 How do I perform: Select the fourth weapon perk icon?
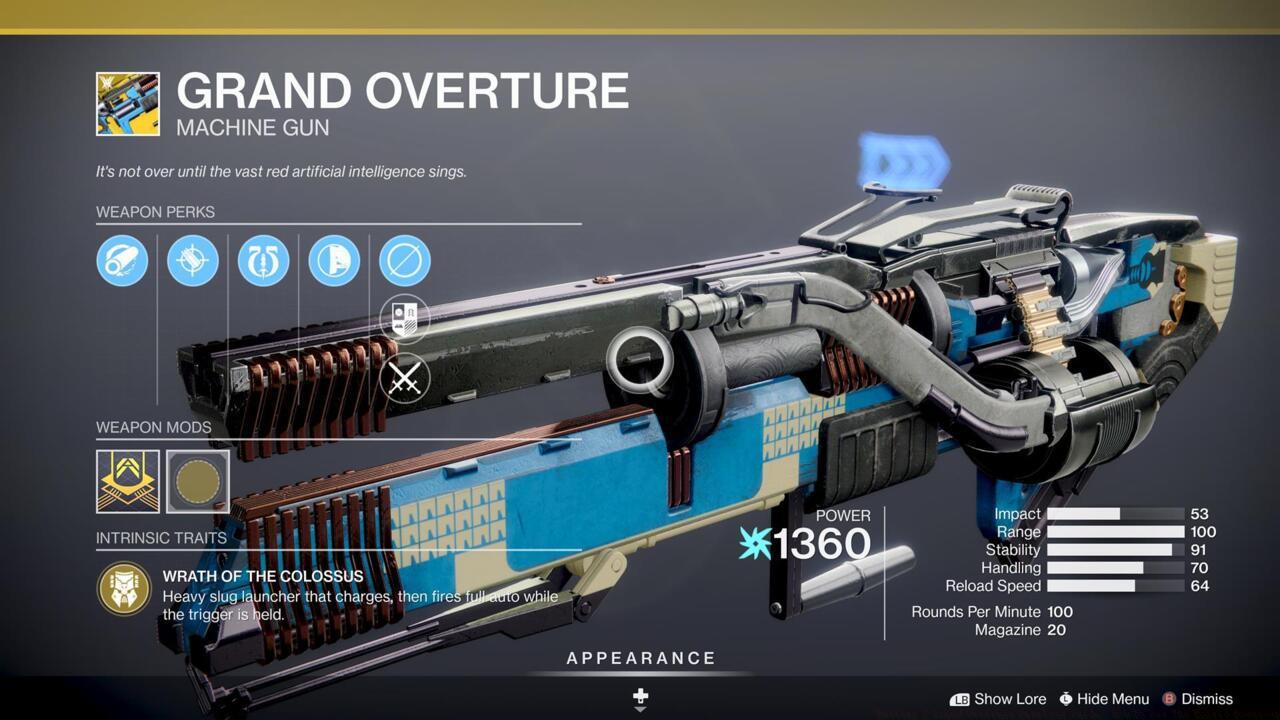click(334, 261)
